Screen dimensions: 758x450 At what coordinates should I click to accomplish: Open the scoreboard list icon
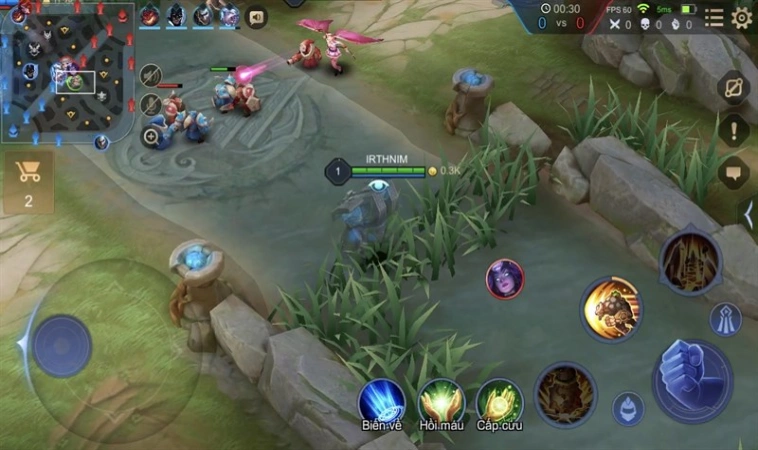point(714,17)
